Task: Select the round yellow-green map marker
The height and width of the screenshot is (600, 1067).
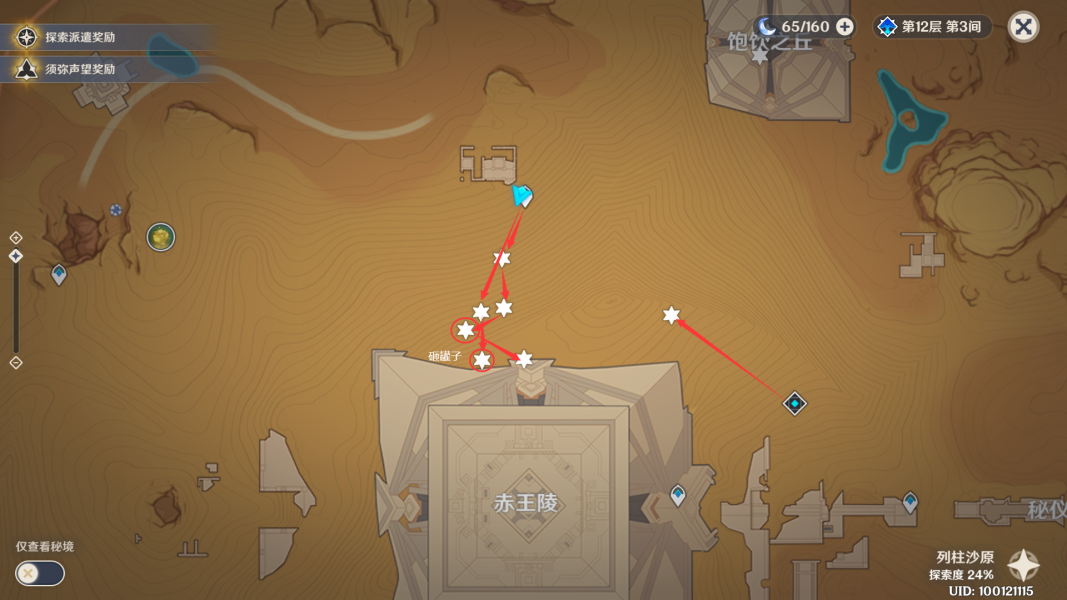Action: [161, 237]
